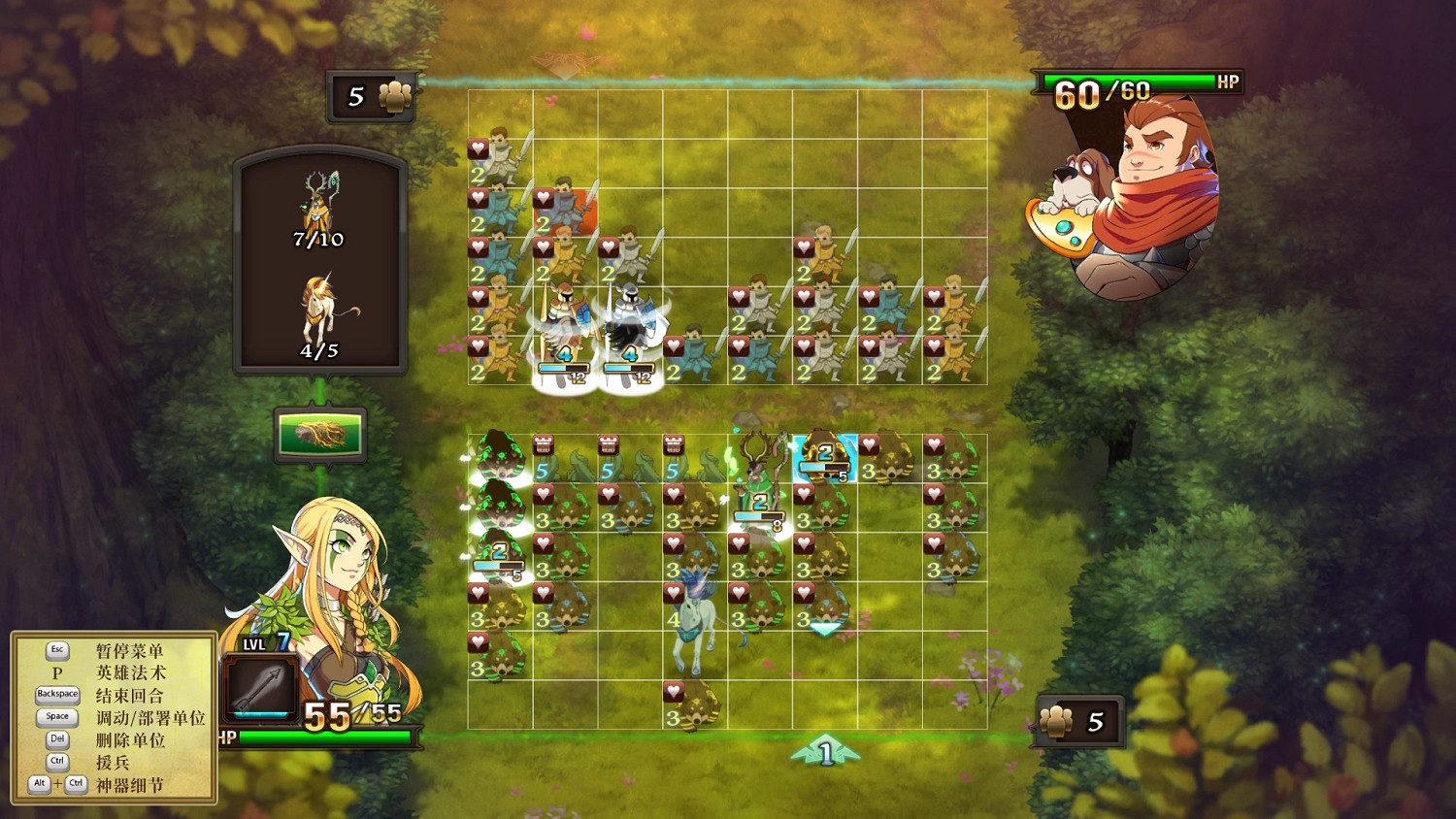The height and width of the screenshot is (819, 1456).
Task: Click the Del shortcut labeled 删除单位
Action: [x=56, y=739]
